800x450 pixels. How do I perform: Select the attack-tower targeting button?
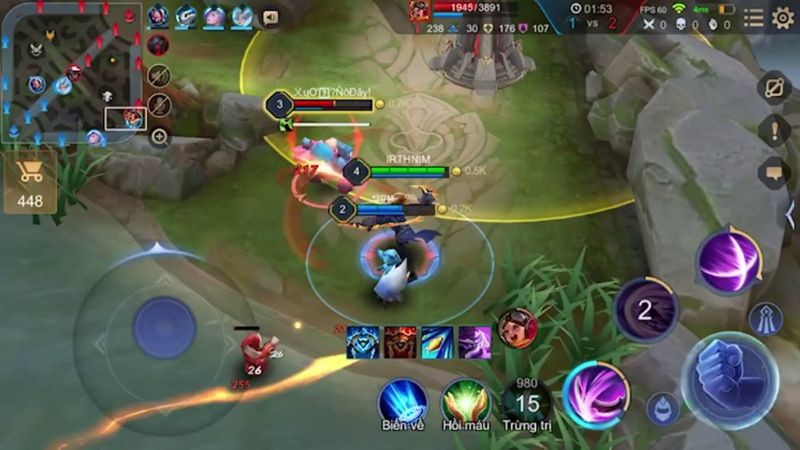(x=765, y=318)
